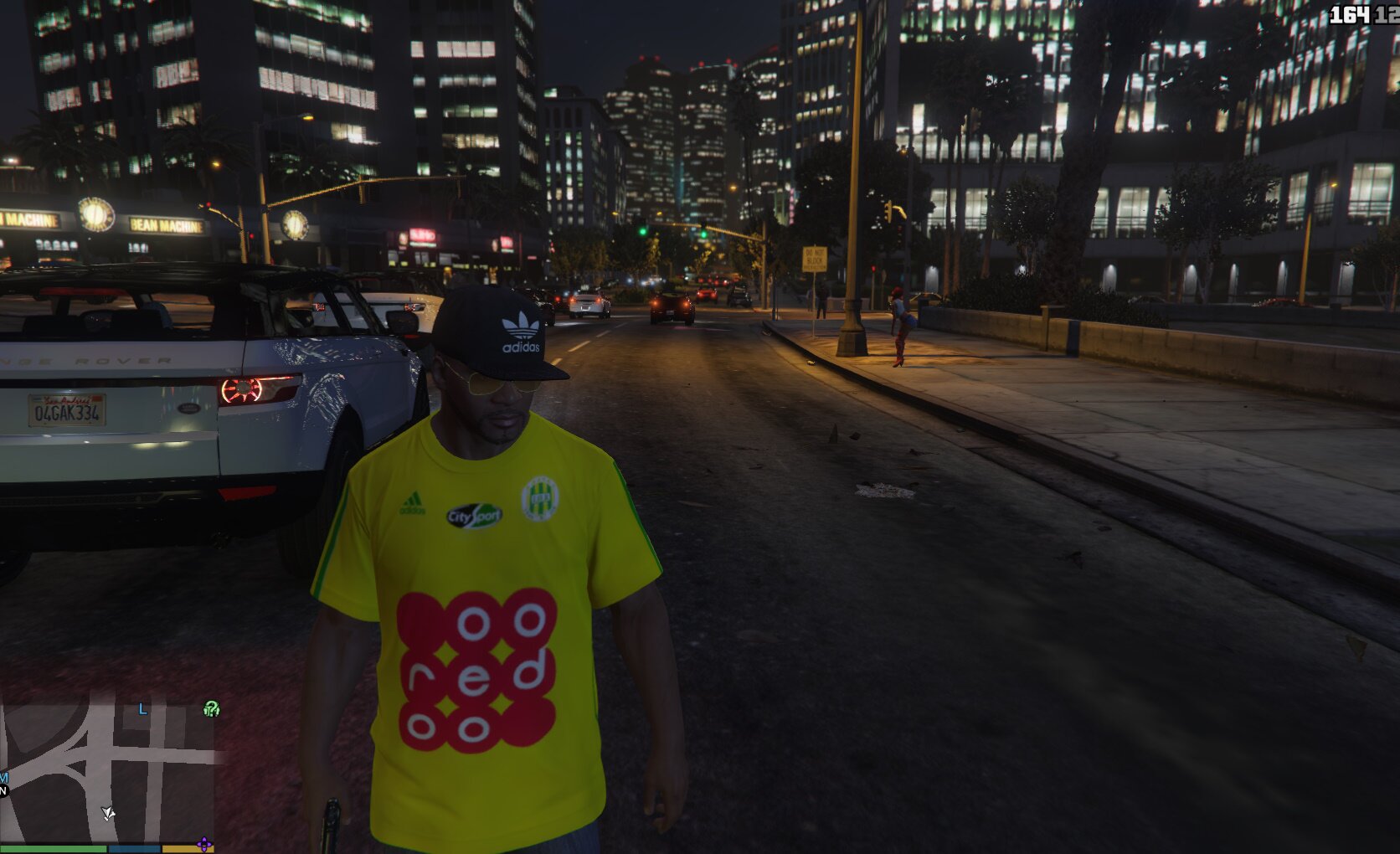Image resolution: width=1400 pixels, height=854 pixels.
Task: Click the blue M marker on minimap
Action: click(3, 778)
